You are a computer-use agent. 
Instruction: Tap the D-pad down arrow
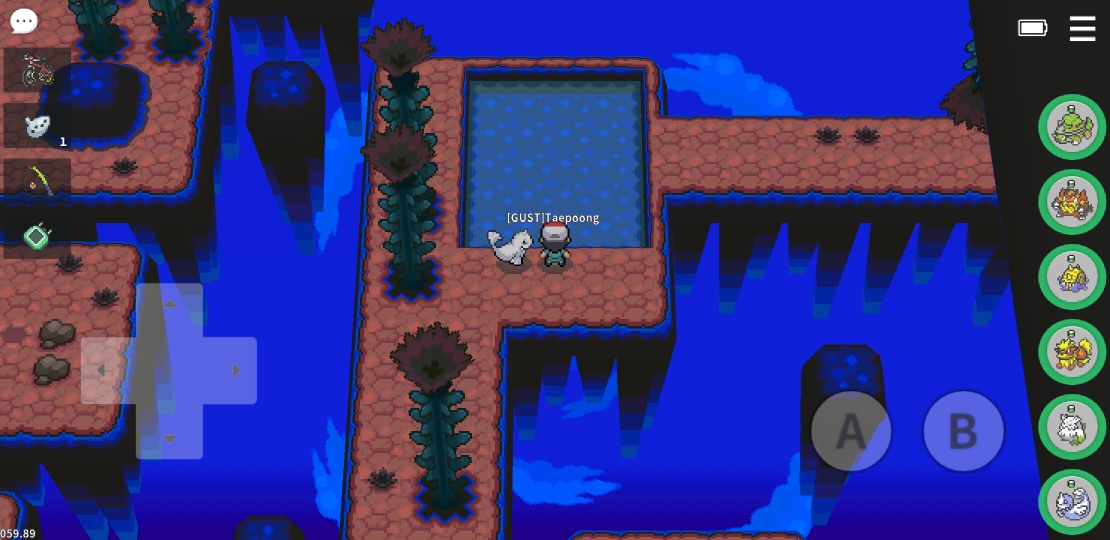[169, 437]
